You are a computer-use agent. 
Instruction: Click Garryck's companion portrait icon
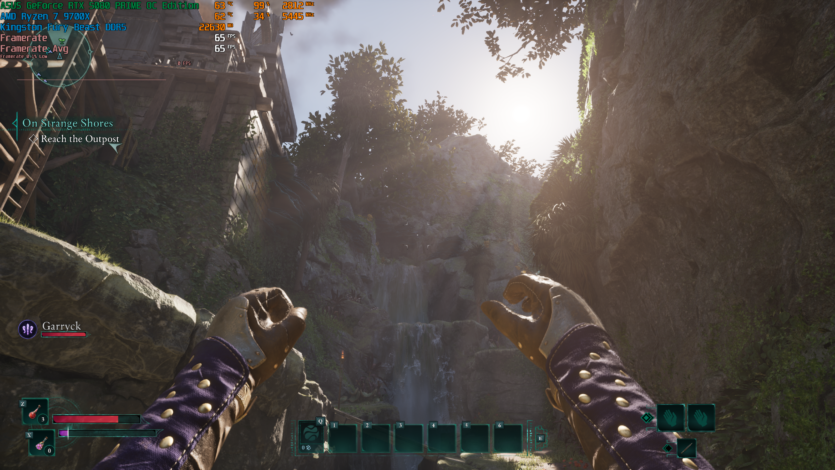click(x=27, y=328)
